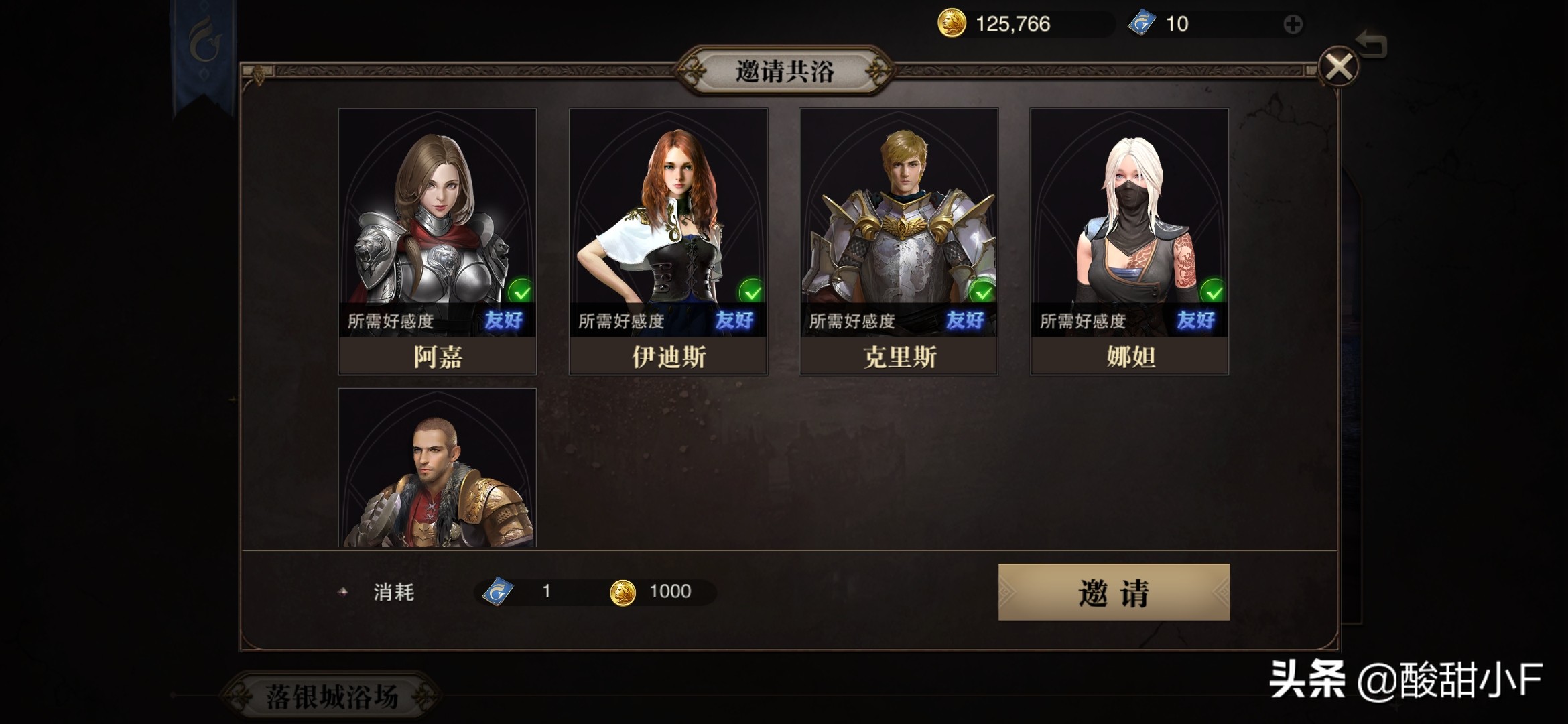Click the 邀请 invite button

coord(1114,593)
